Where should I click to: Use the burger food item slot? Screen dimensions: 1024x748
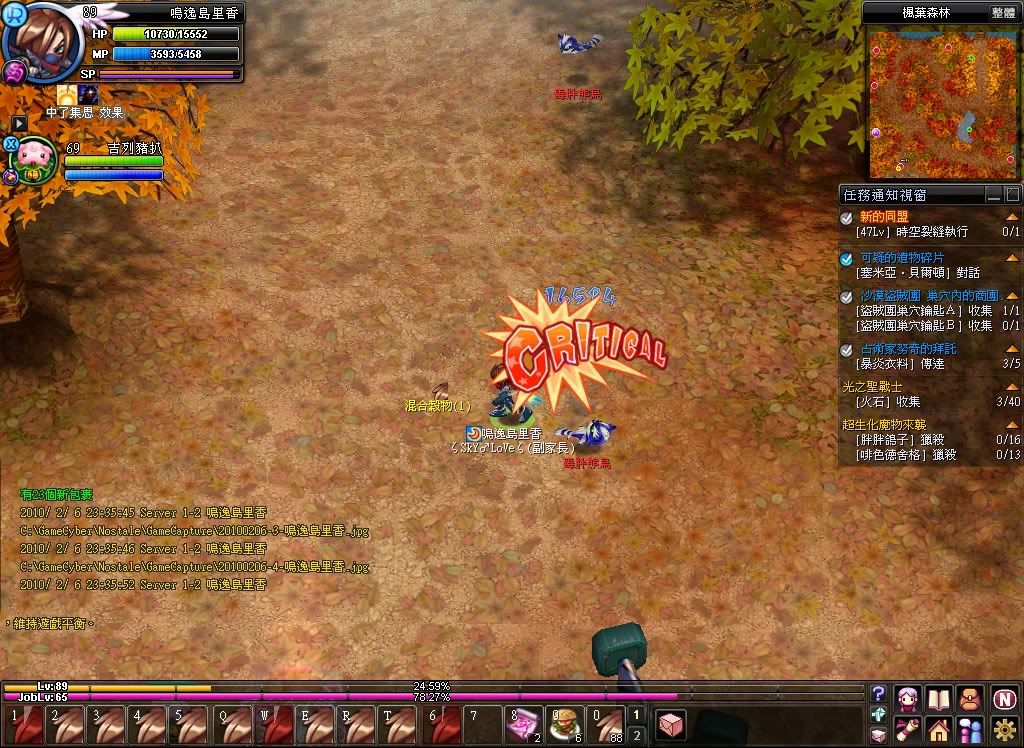pyautogui.click(x=564, y=723)
